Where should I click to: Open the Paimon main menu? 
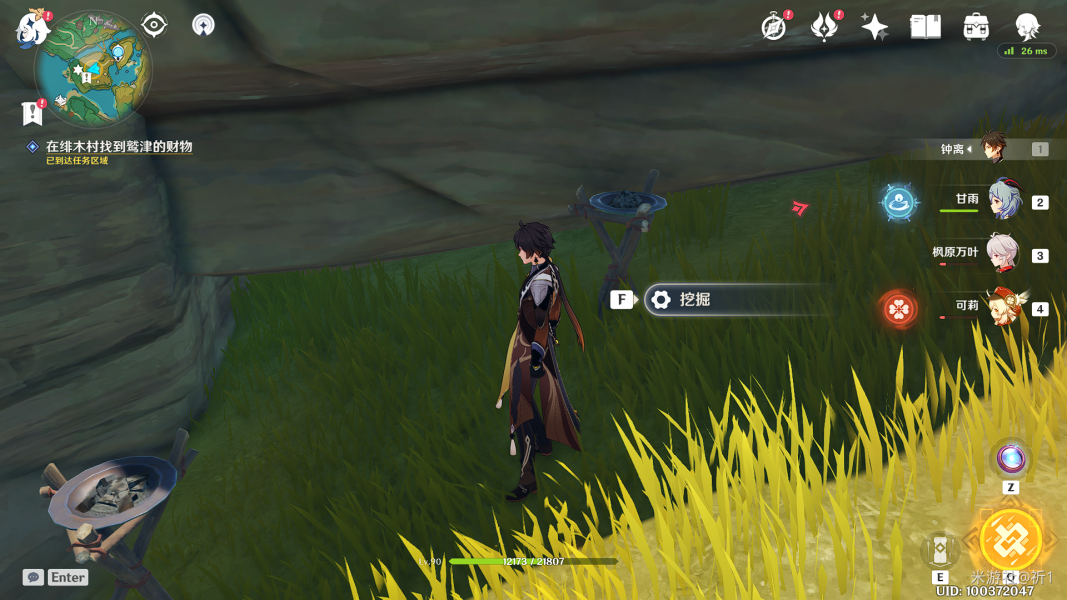tap(32, 28)
